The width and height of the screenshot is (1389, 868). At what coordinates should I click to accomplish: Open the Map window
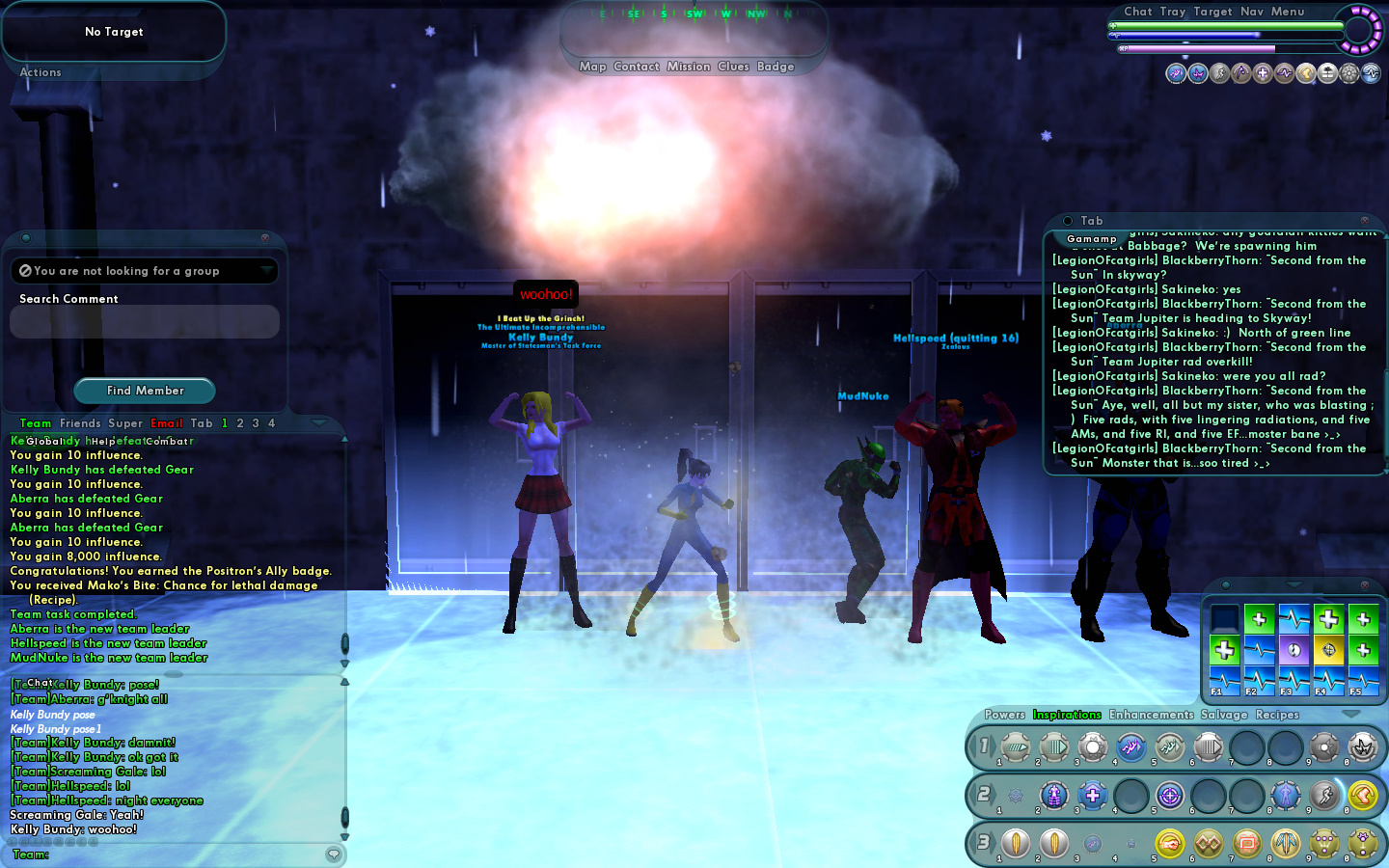coord(592,67)
